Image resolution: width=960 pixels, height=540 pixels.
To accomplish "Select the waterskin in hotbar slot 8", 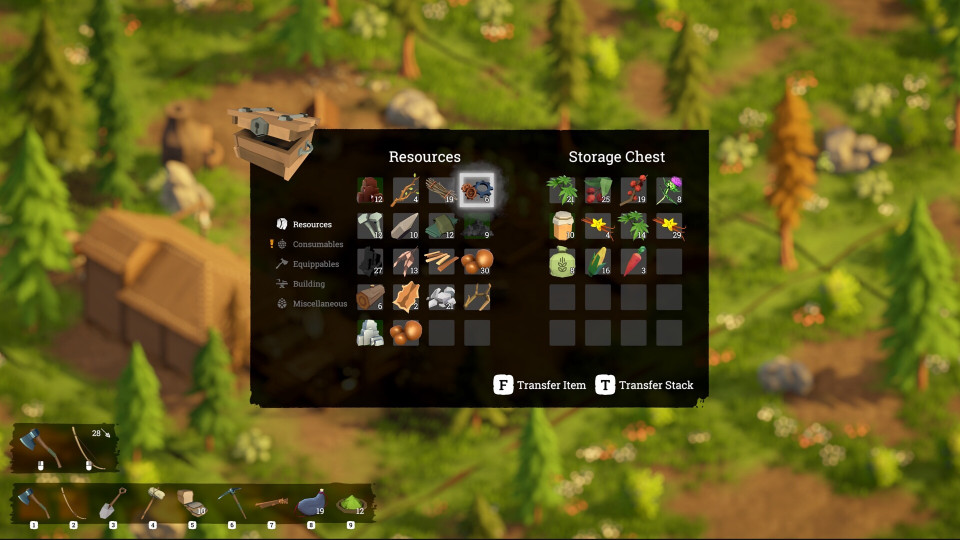I will (310, 504).
